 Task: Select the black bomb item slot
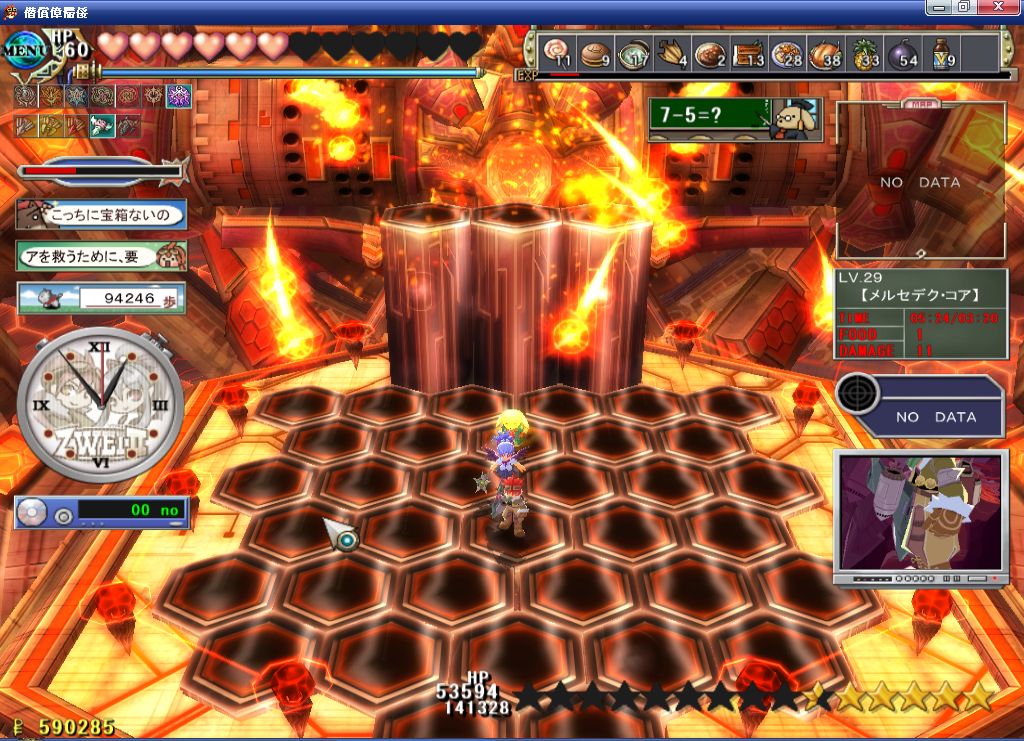point(903,53)
